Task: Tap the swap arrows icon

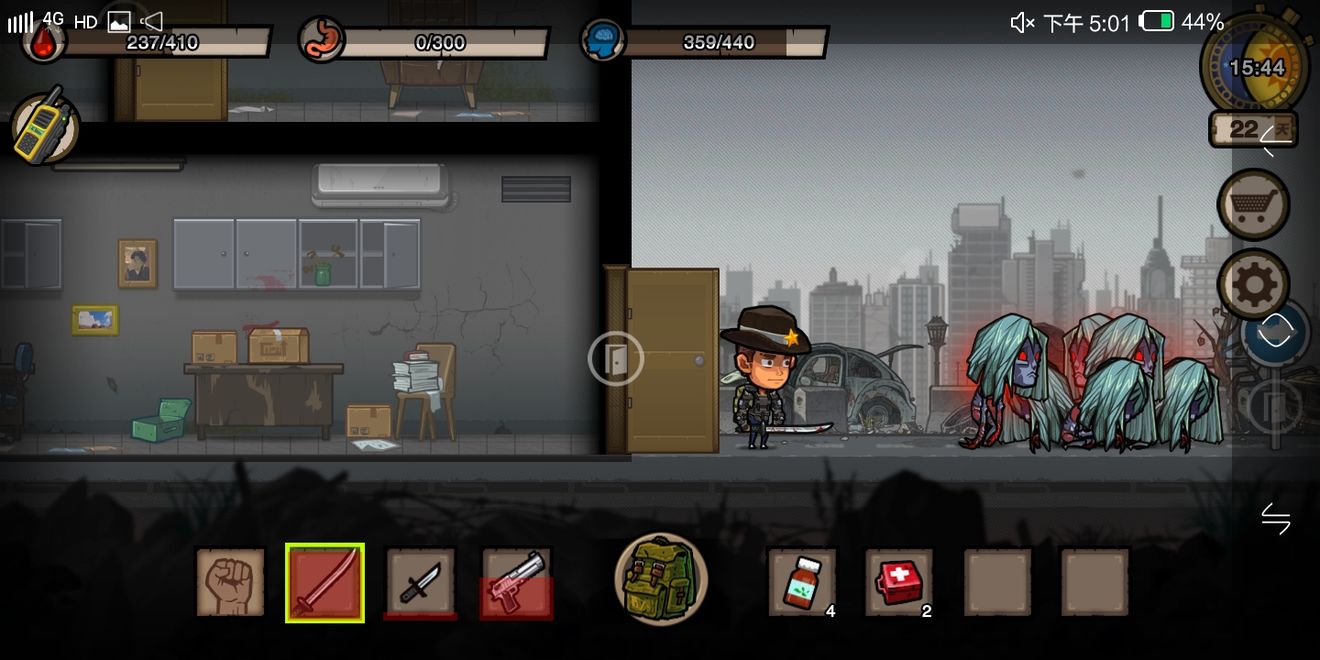Action: tap(1275, 518)
